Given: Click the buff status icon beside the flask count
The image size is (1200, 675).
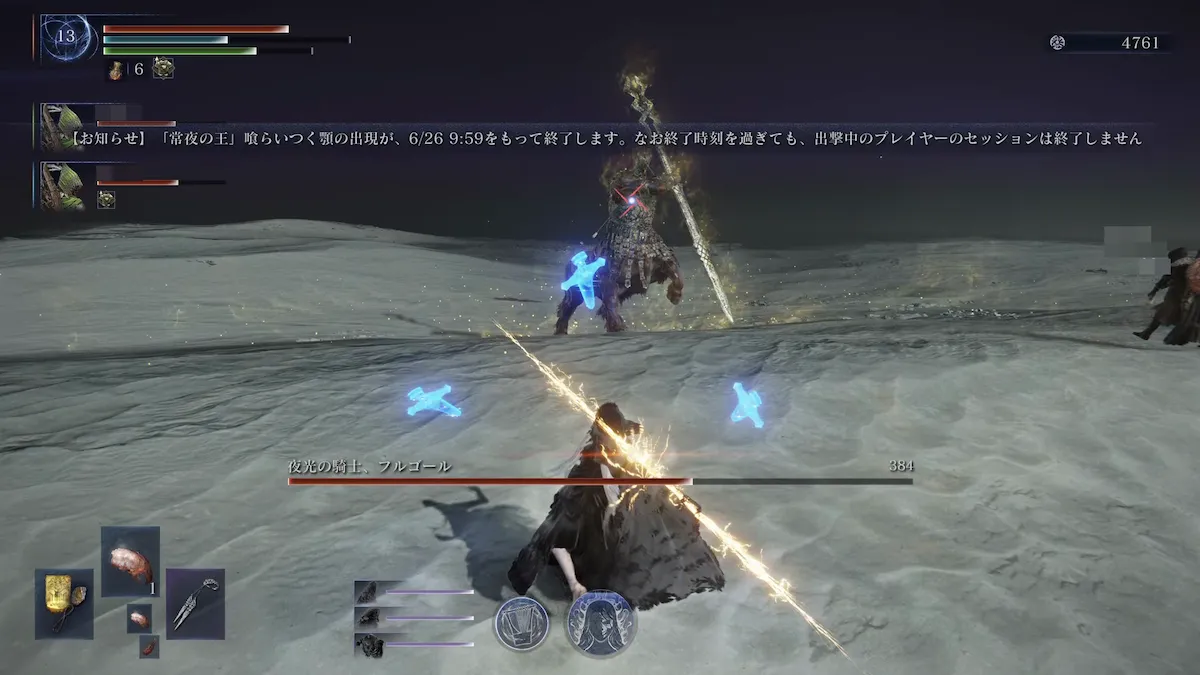Looking at the screenshot, I should click(x=162, y=68).
